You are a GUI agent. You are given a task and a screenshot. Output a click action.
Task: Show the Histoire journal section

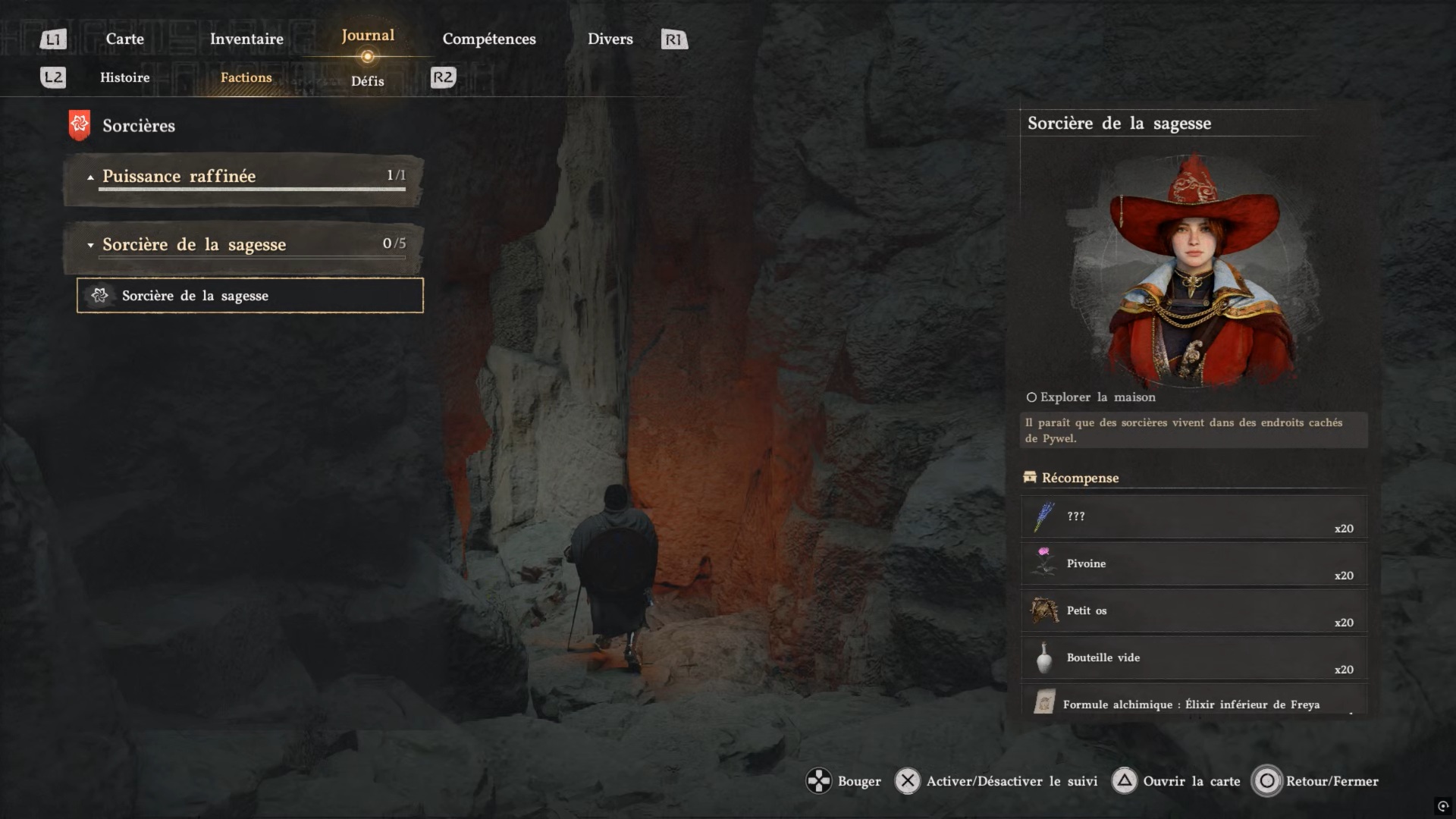[x=125, y=77]
